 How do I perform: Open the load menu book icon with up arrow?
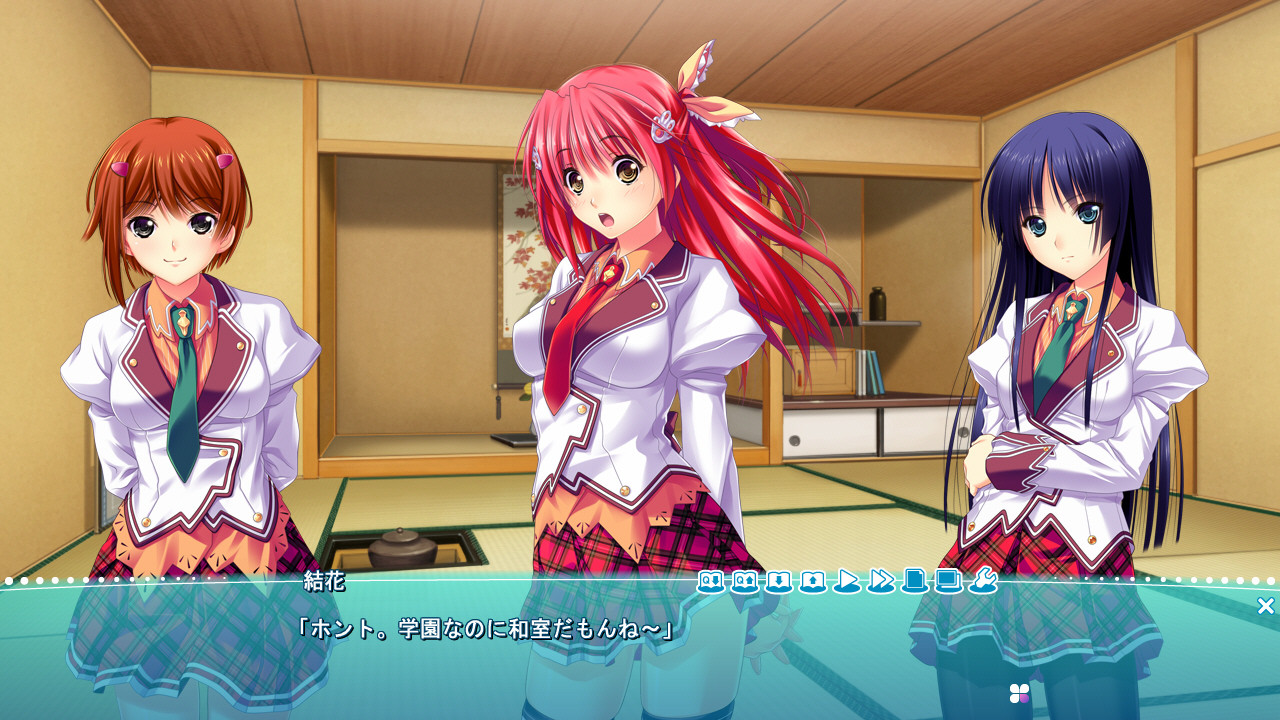pos(813,580)
